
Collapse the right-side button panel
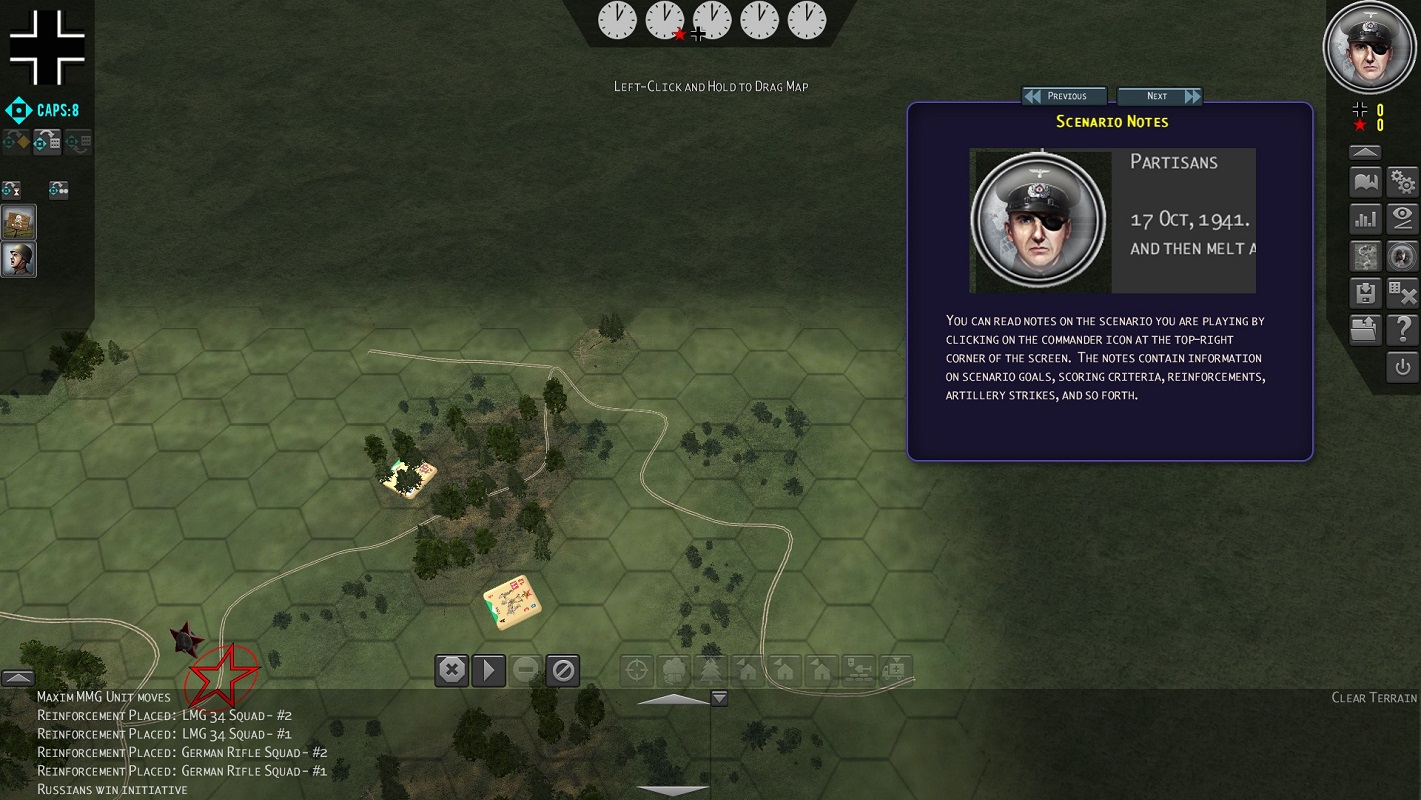coord(1365,153)
